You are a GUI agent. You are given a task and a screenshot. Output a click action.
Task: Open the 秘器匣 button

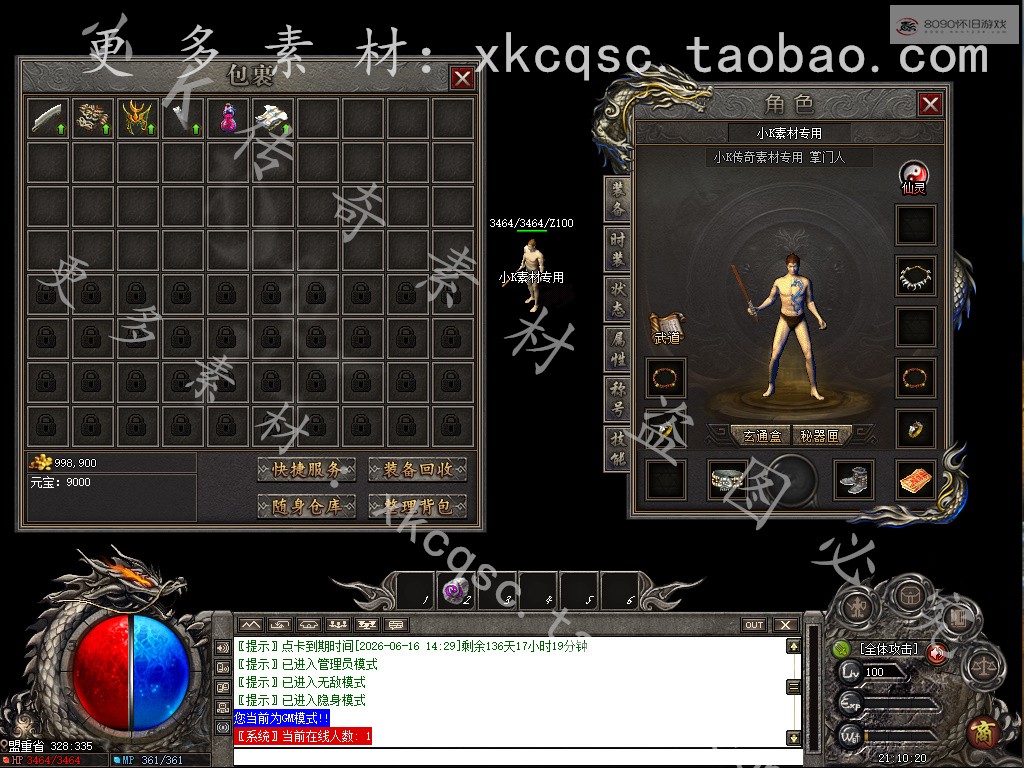821,436
